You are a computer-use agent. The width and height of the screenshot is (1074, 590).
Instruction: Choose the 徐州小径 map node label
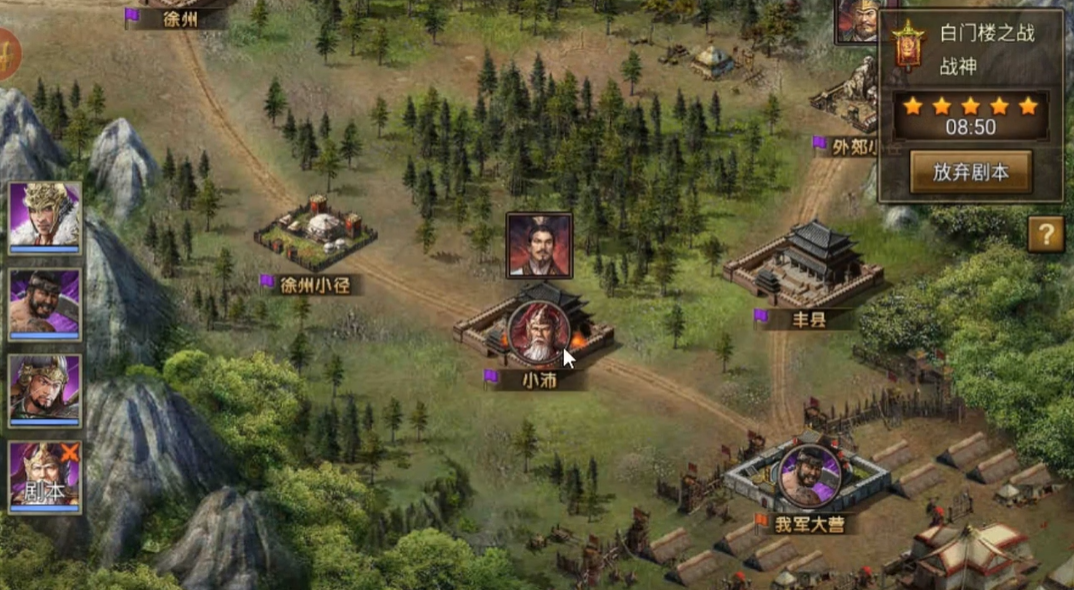[315, 284]
